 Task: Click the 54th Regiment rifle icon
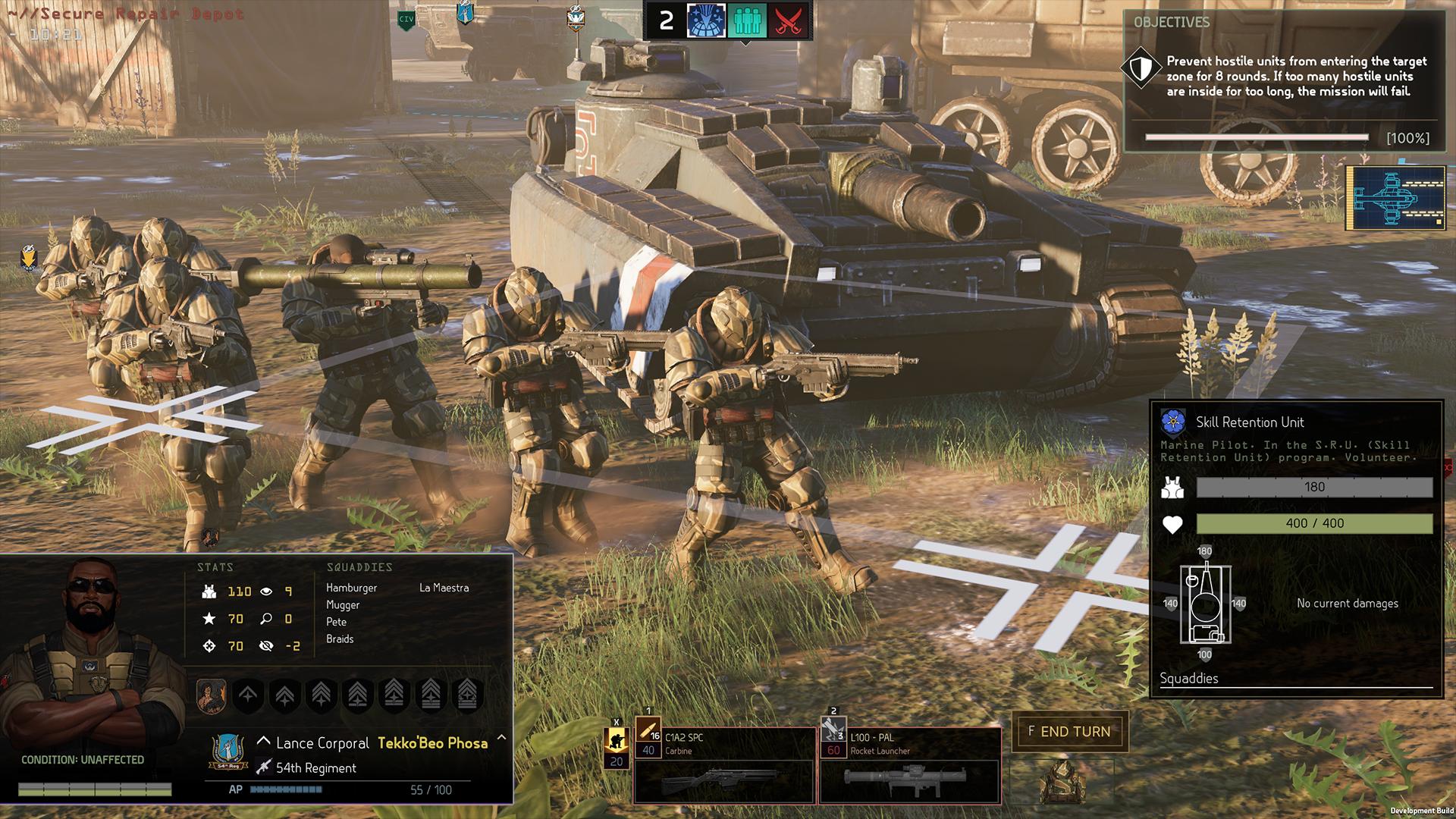(x=264, y=768)
